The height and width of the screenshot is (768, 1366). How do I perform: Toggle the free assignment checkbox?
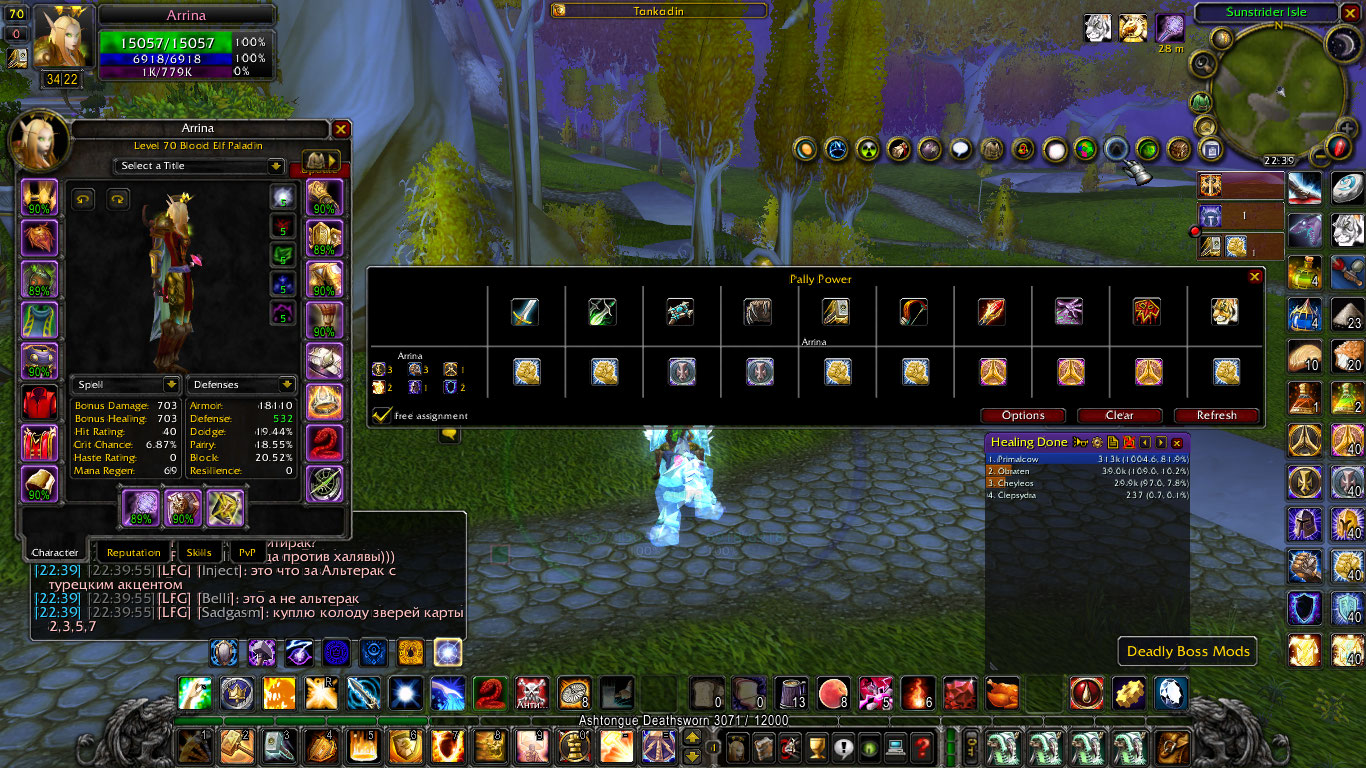[381, 415]
